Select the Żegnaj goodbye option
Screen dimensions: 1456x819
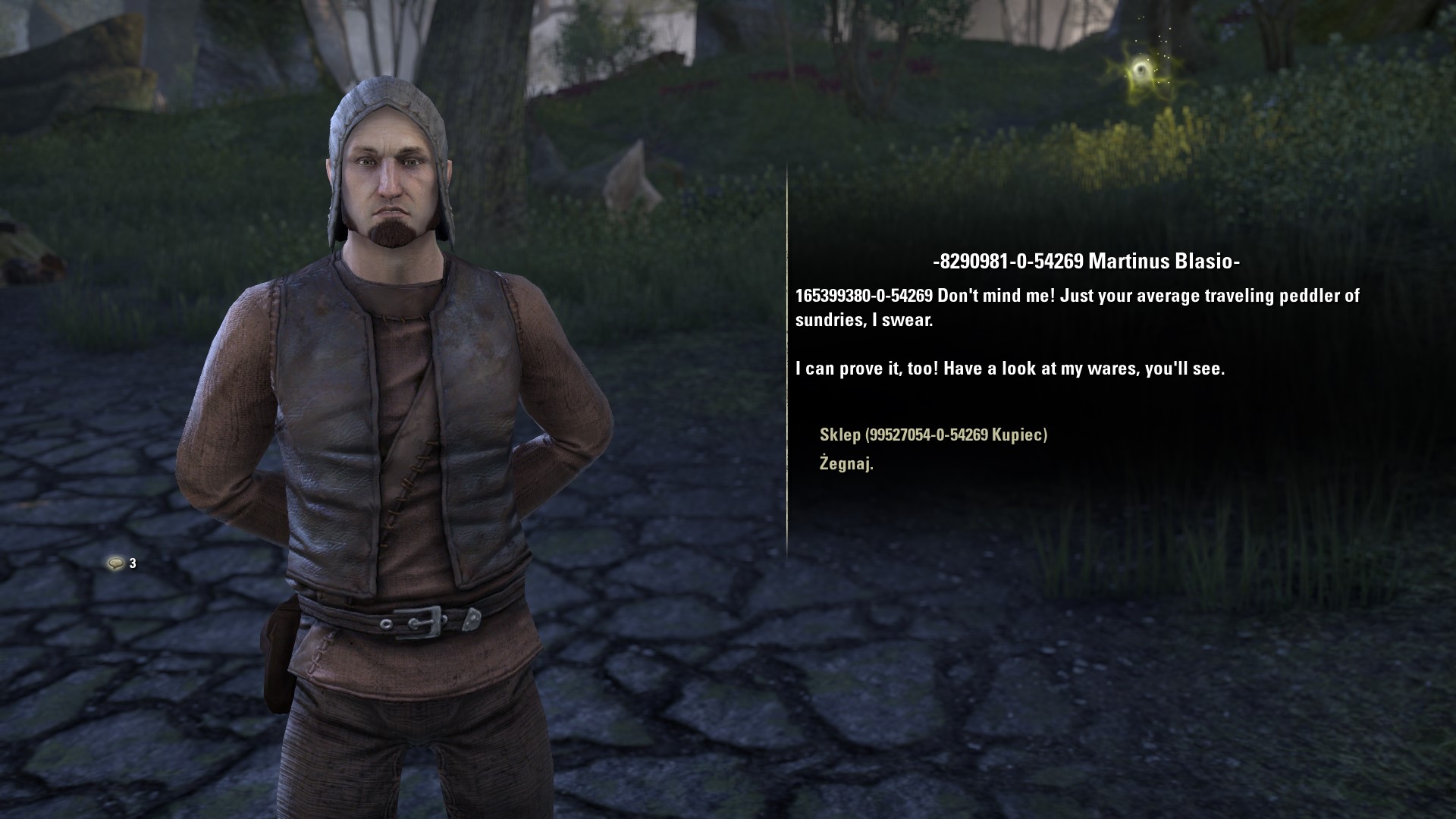click(x=846, y=463)
